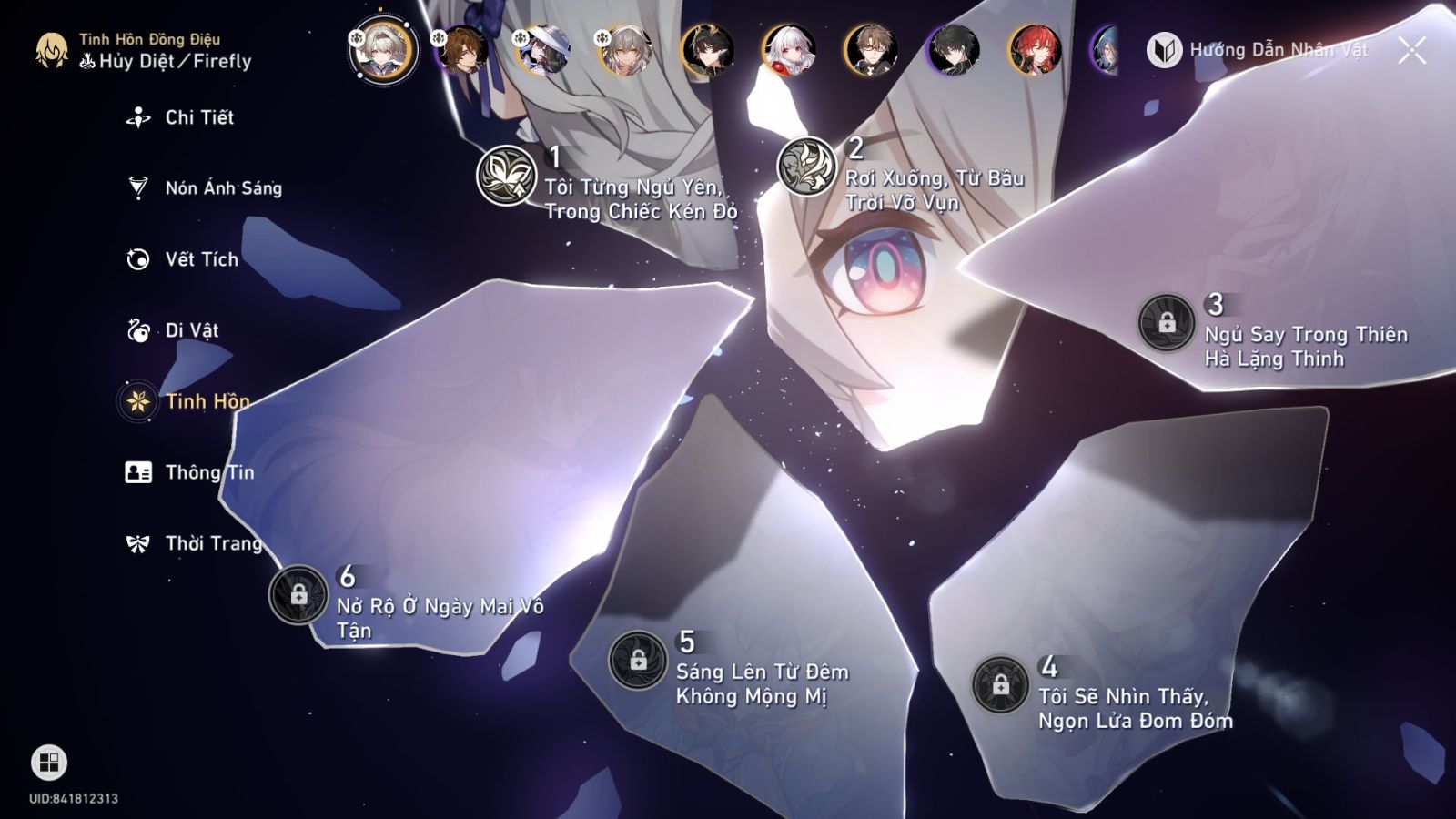Open node 6 'Nở Rộ Ở Ngày Mai Vô Tận'

click(298, 600)
